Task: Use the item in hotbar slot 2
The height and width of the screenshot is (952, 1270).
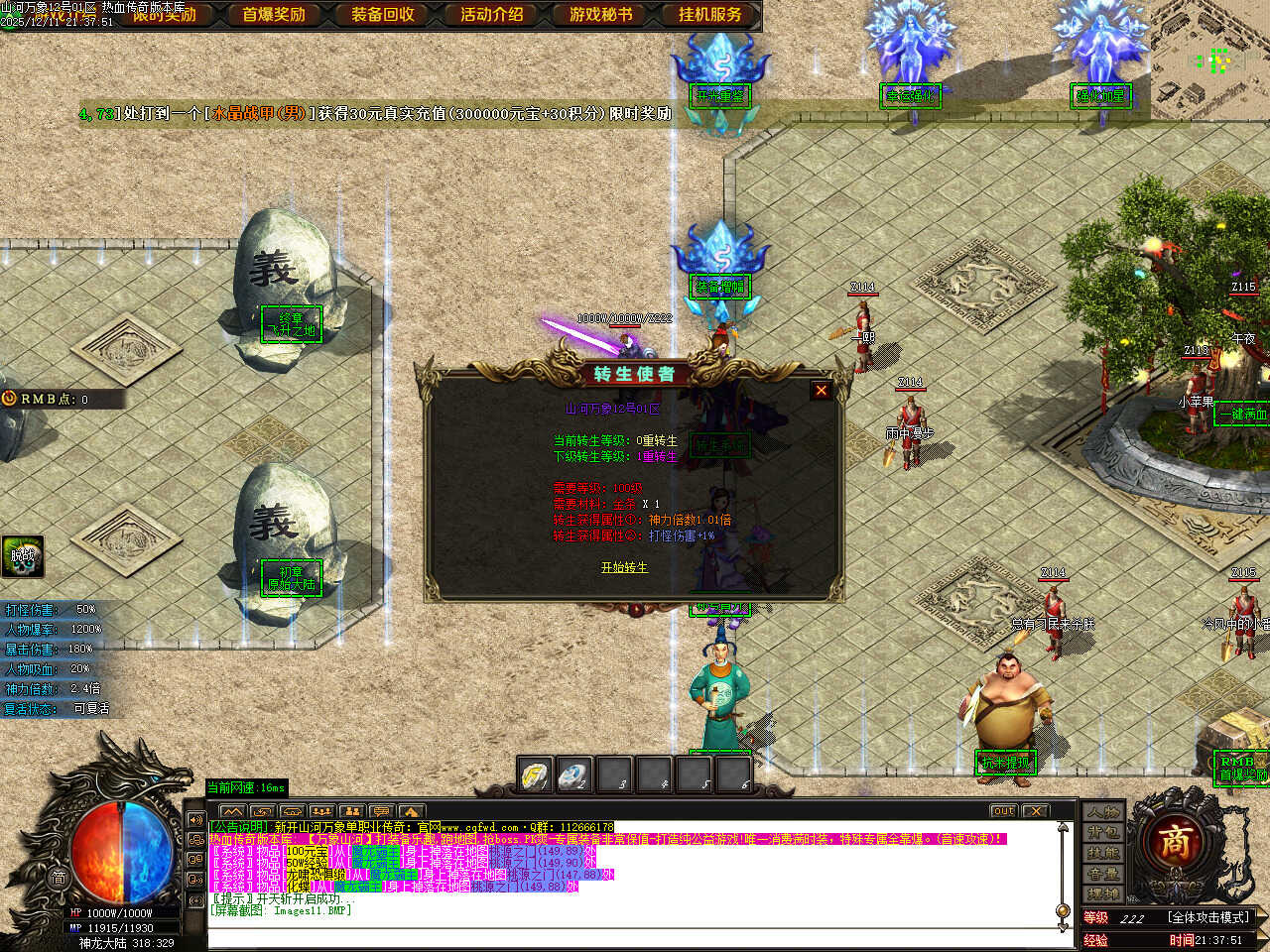Action: [574, 774]
